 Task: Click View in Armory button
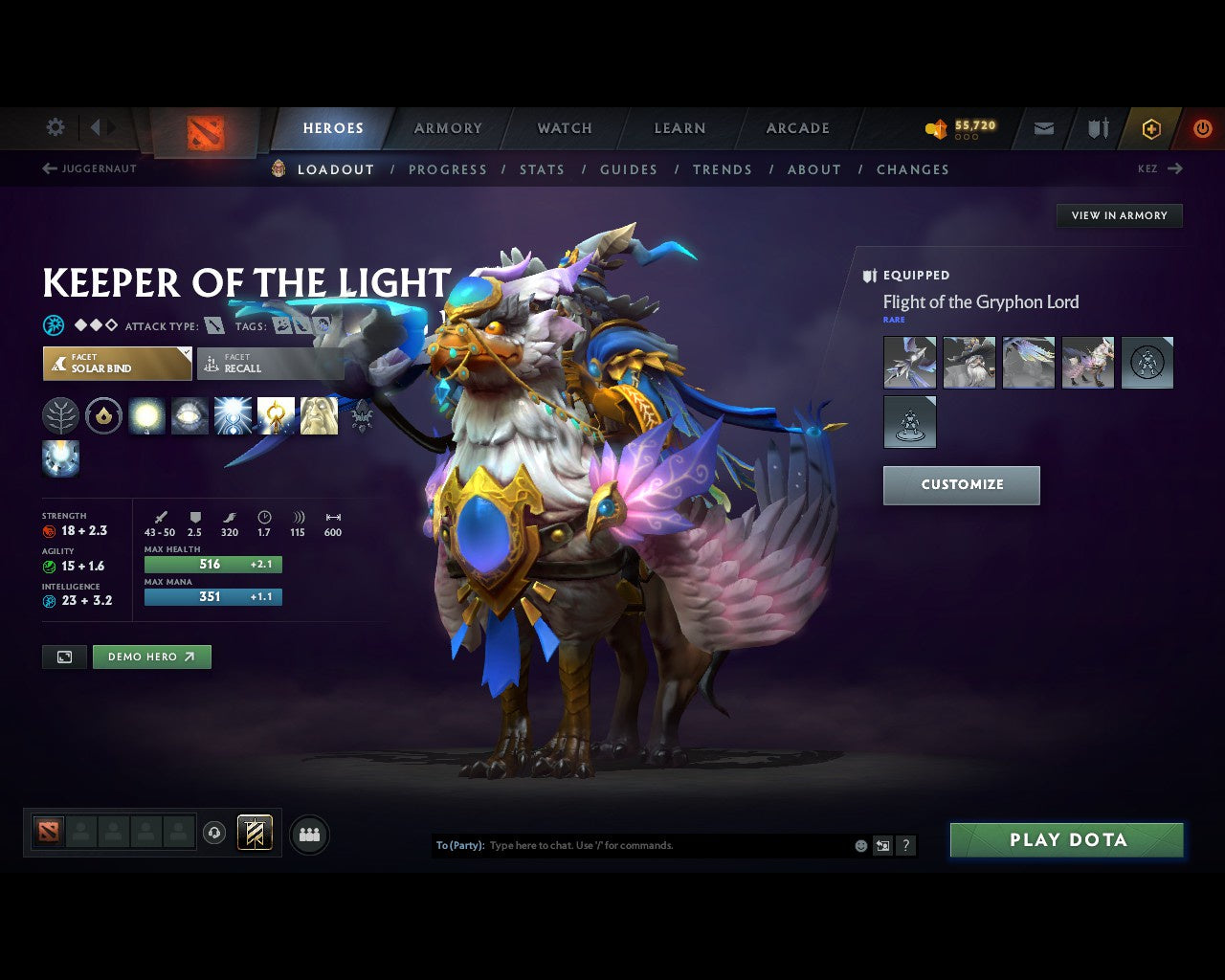pos(1119,215)
